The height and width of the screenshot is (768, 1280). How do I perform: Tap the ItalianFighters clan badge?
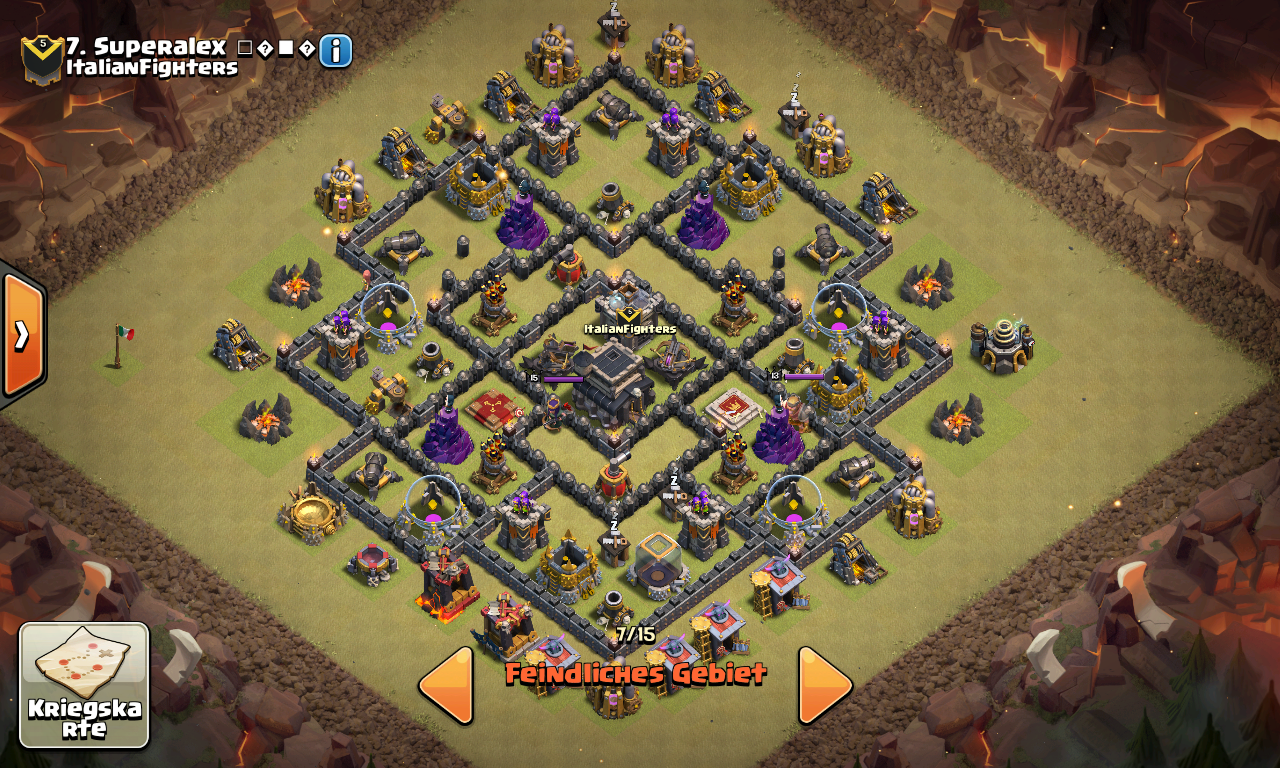click(42, 58)
